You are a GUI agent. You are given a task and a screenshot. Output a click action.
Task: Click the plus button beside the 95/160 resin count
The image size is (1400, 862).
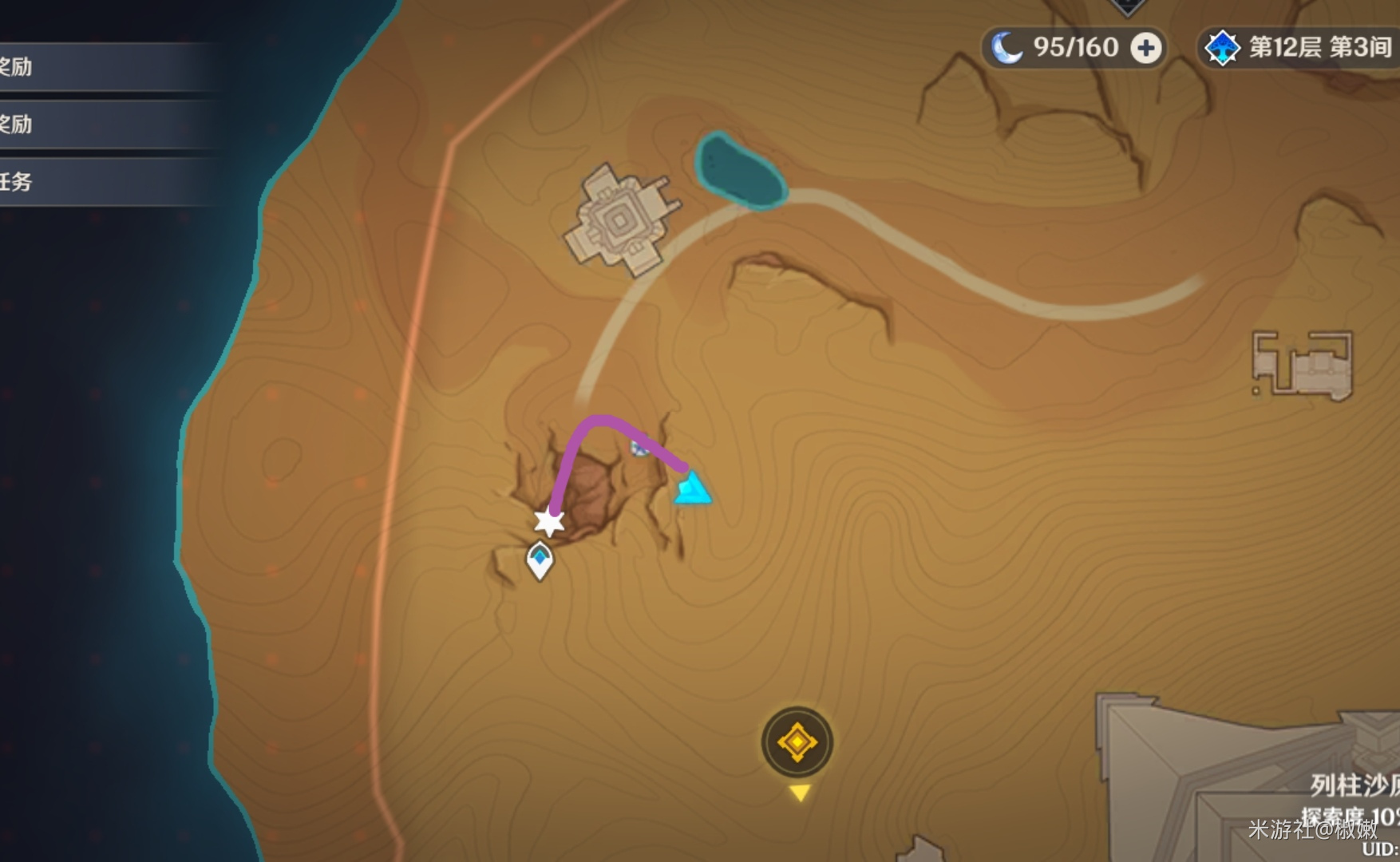pos(1145,49)
